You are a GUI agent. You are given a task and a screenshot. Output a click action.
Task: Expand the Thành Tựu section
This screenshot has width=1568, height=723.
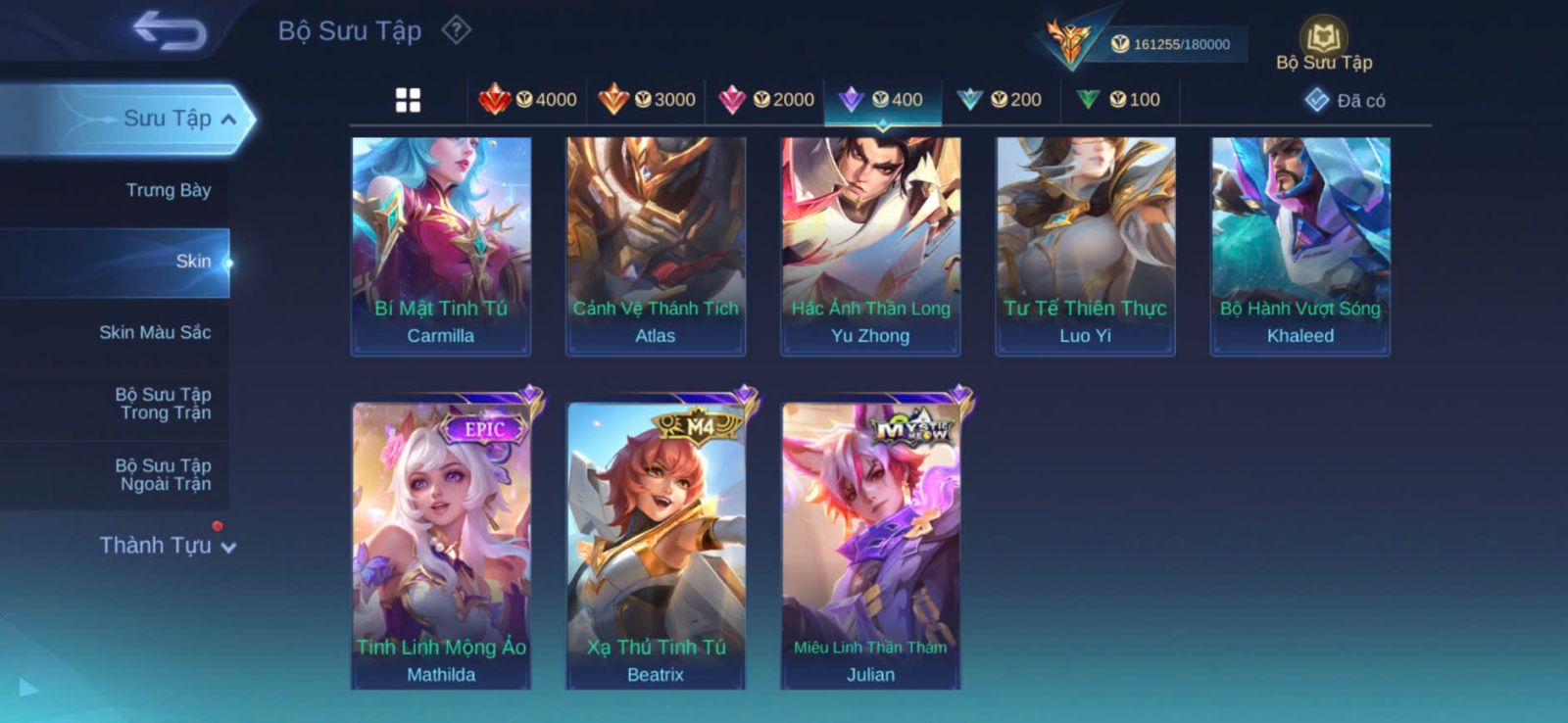coord(167,545)
